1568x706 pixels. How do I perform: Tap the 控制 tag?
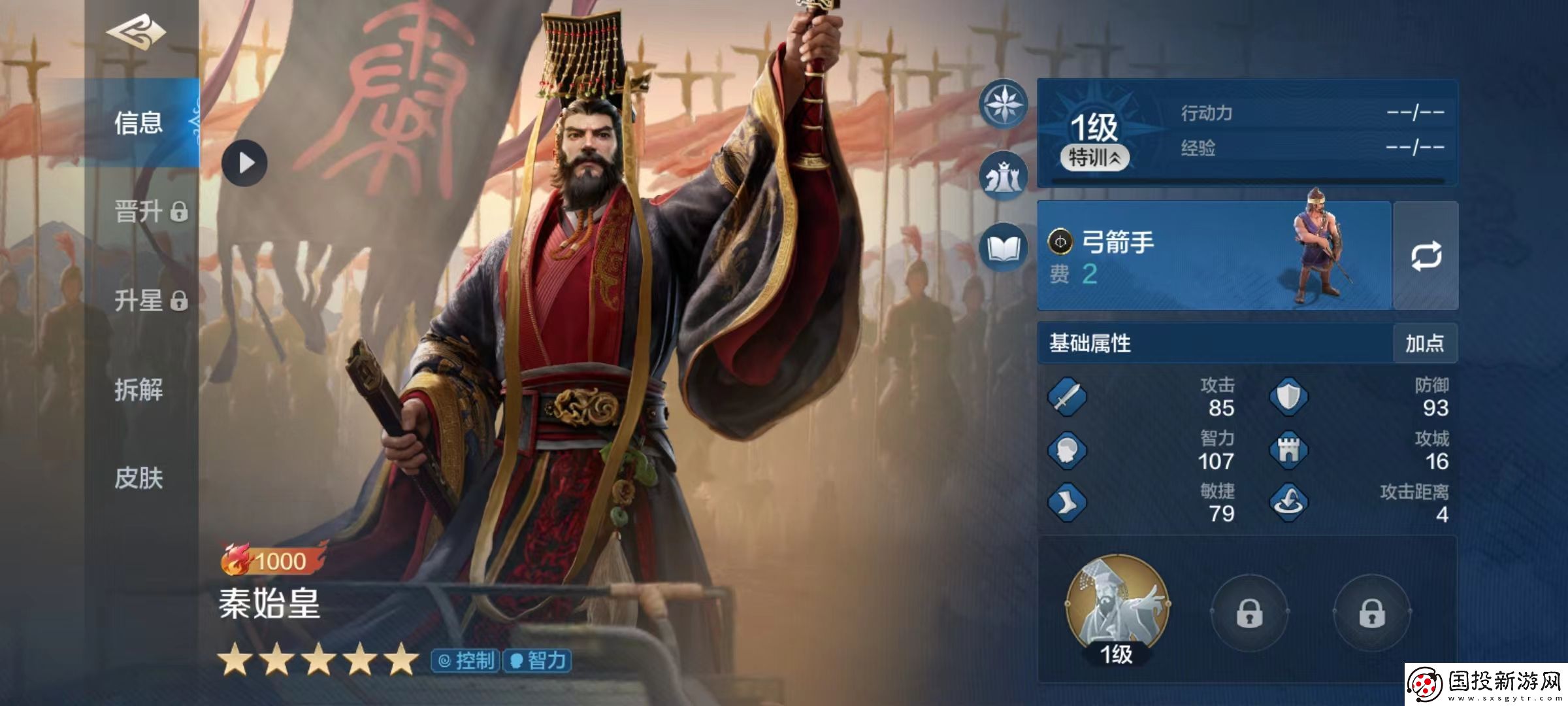[466, 661]
